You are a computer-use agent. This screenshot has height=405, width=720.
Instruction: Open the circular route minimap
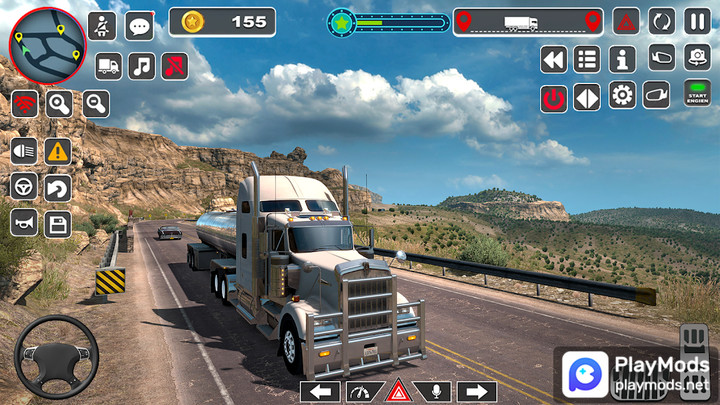tap(47, 44)
